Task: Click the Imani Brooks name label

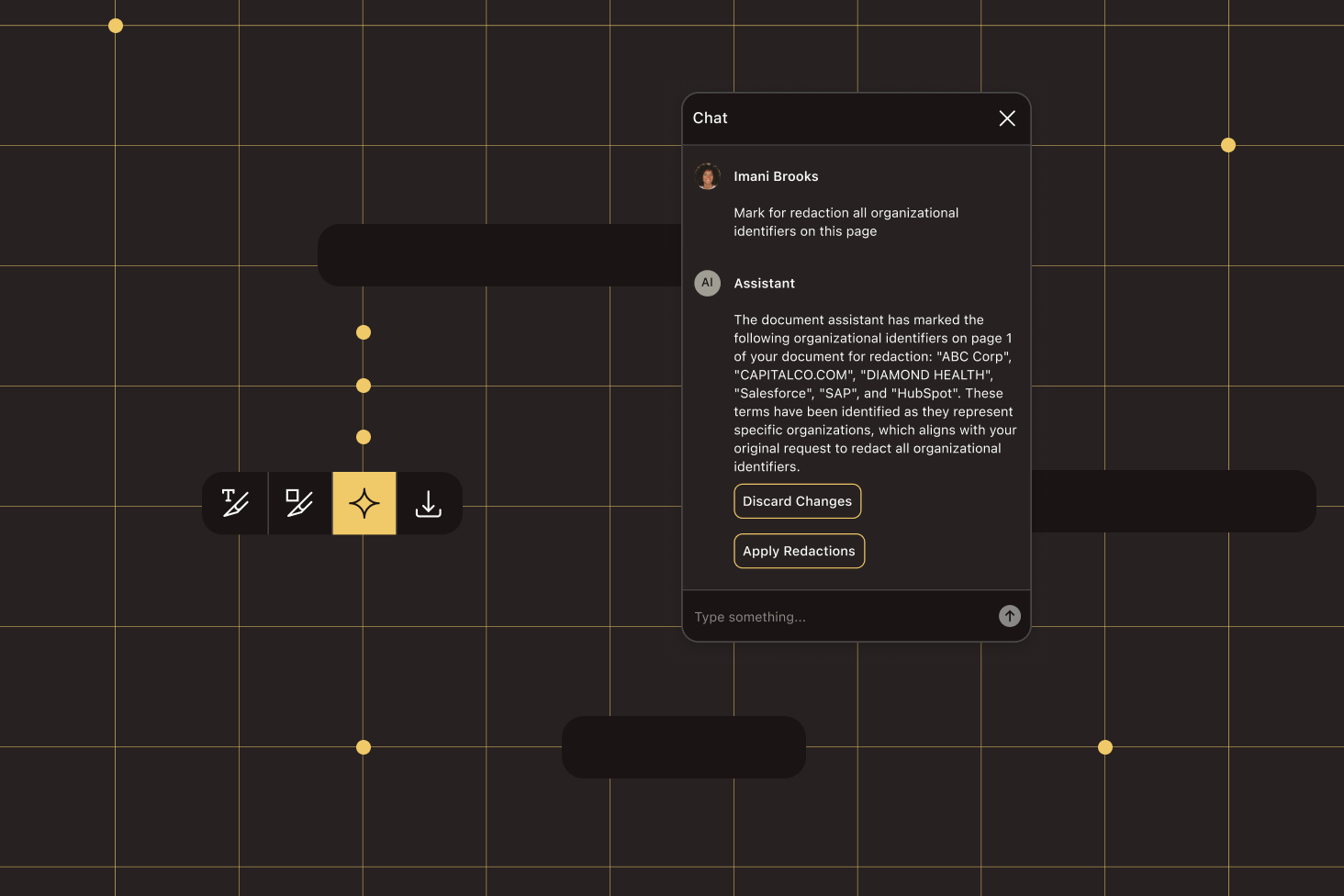Action: click(x=776, y=175)
